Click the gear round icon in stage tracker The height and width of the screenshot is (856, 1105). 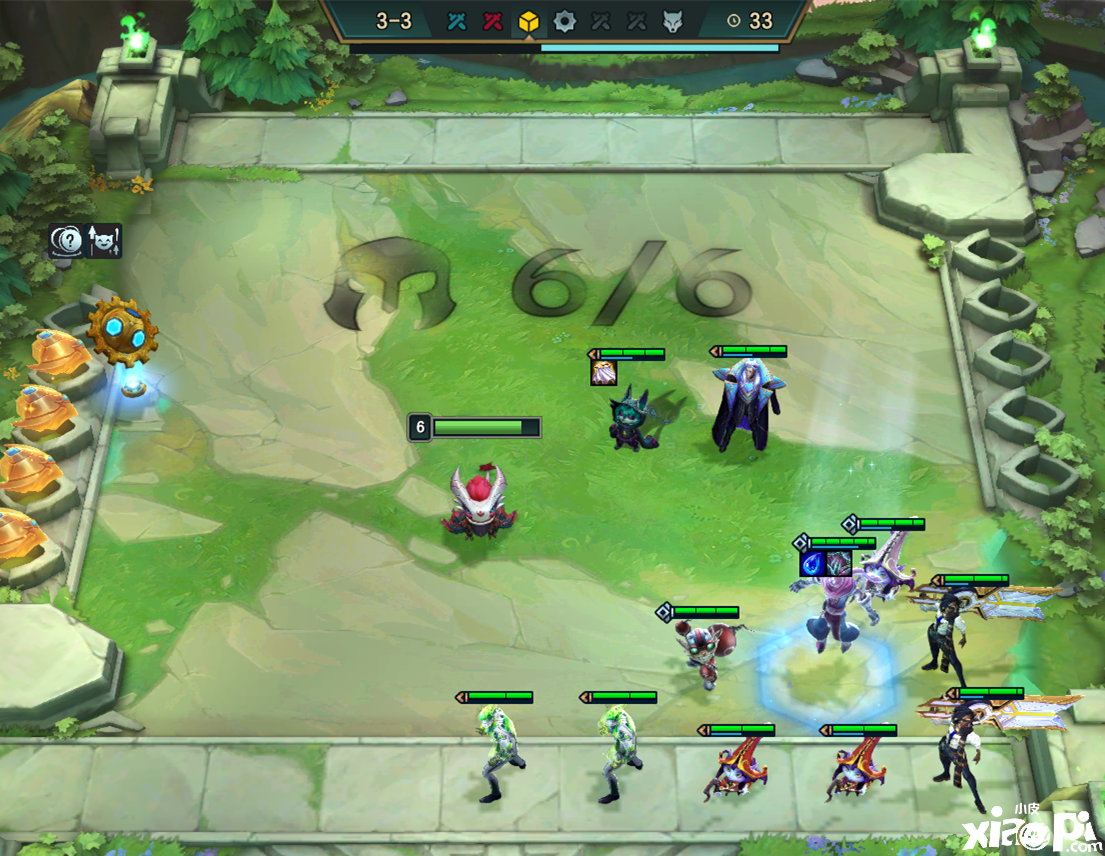click(x=565, y=21)
